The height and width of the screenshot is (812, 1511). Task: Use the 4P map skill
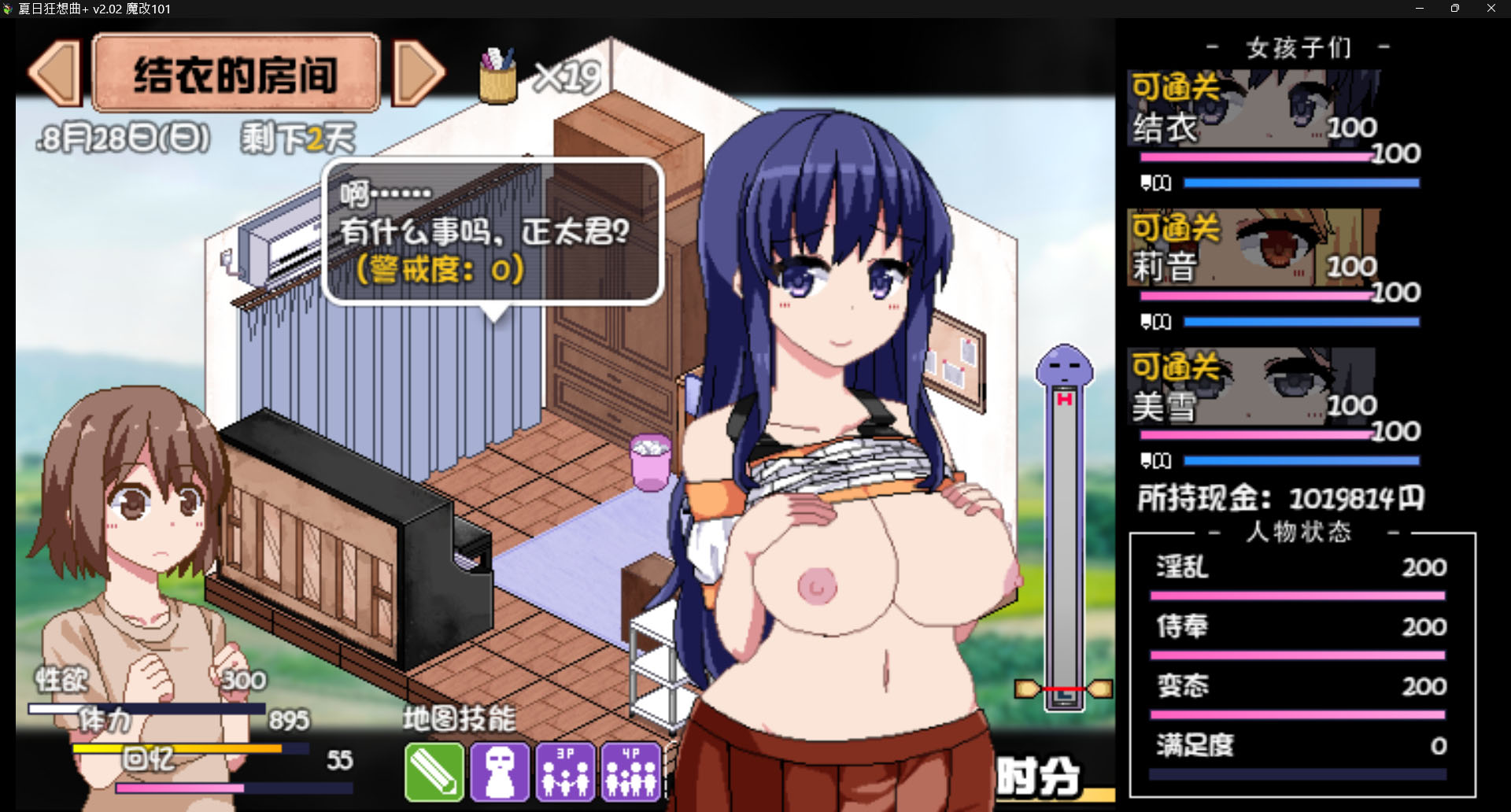pyautogui.click(x=630, y=772)
